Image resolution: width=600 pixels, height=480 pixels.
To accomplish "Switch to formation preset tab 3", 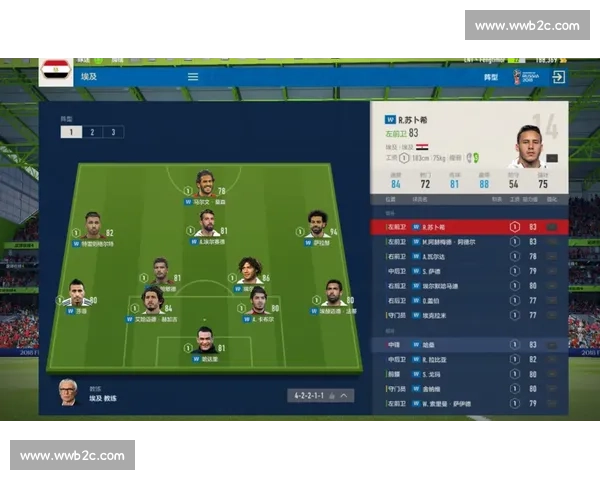I will tap(113, 132).
